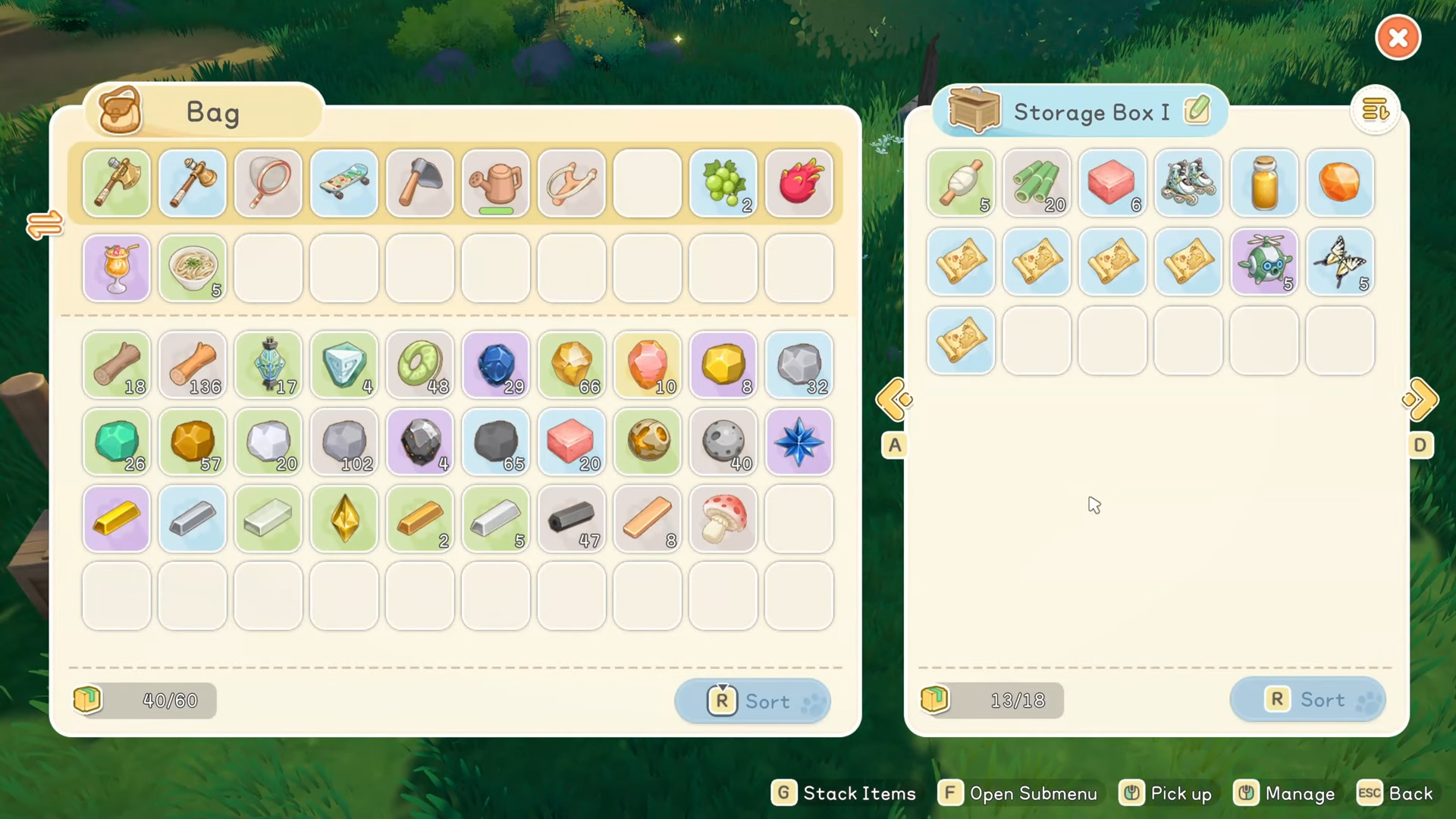The width and height of the screenshot is (1456, 819).
Task: Select the red spotted mushroom
Action: (x=723, y=519)
